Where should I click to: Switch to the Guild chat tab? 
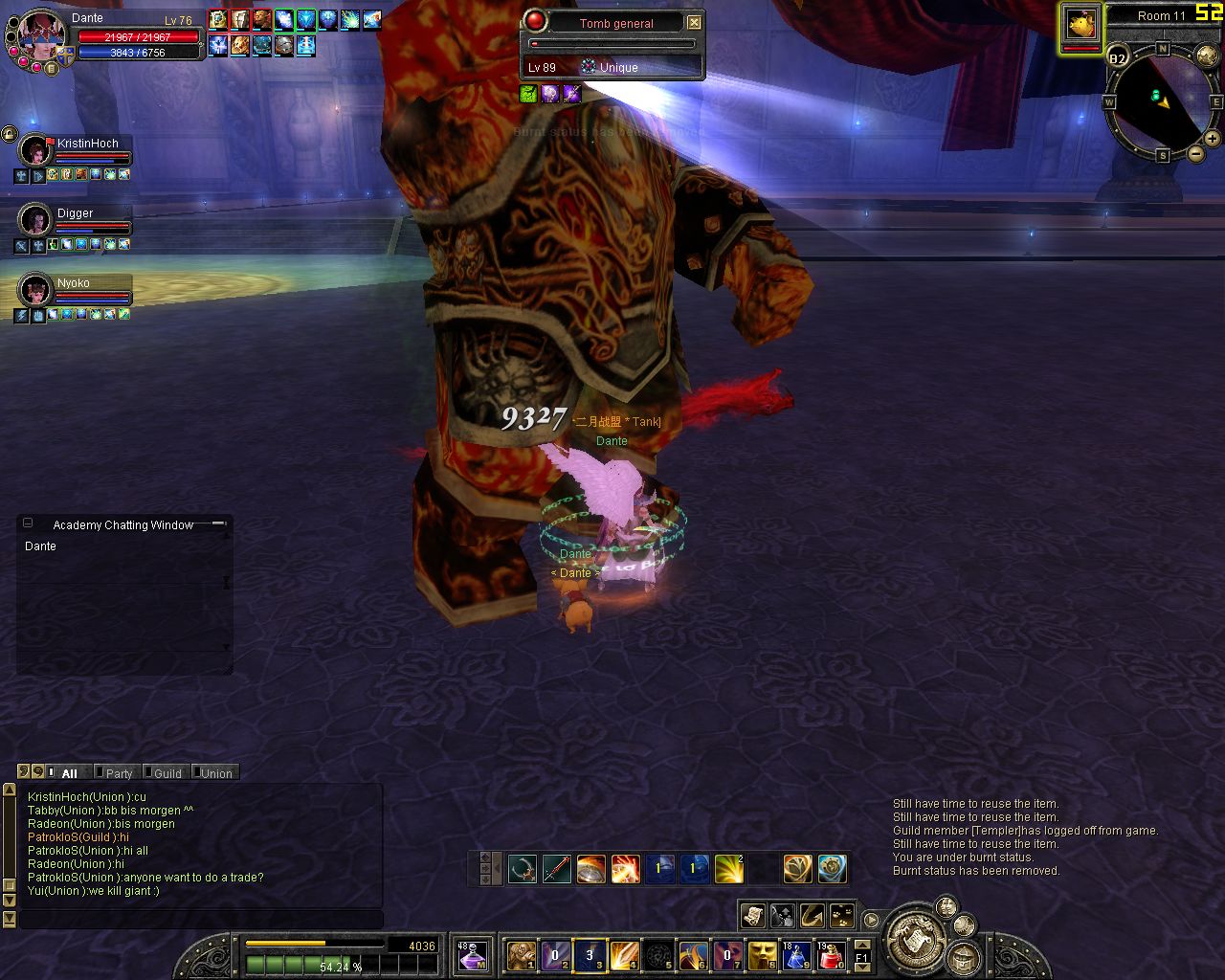point(167,773)
